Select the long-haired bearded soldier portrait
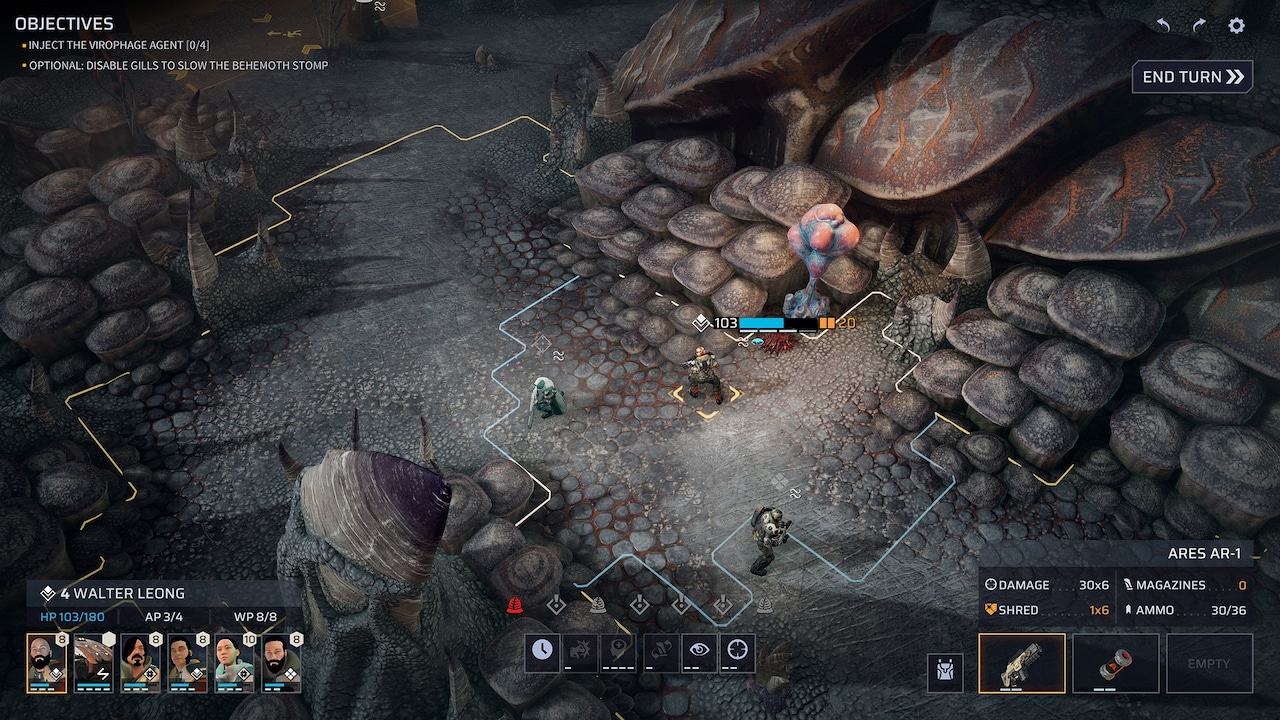The width and height of the screenshot is (1280, 720). coord(140,662)
